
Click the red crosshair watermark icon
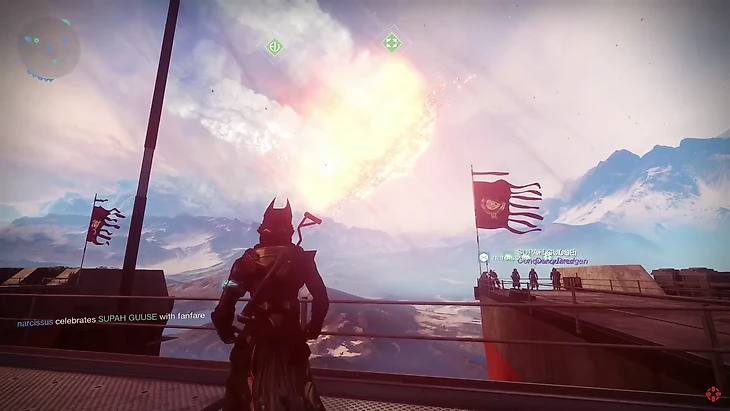[713, 394]
